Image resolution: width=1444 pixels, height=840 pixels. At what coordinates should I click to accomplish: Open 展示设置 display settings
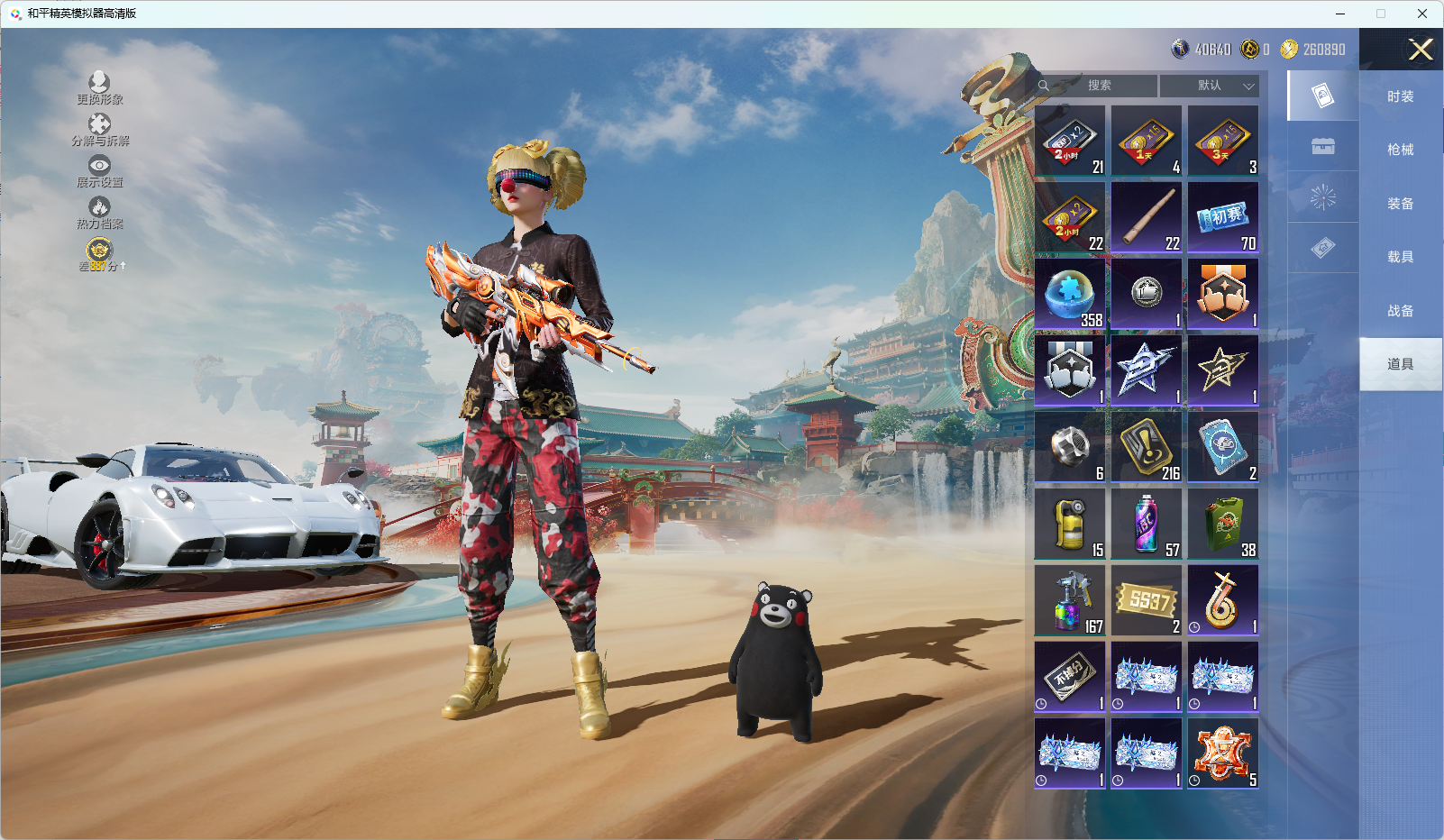tap(99, 171)
